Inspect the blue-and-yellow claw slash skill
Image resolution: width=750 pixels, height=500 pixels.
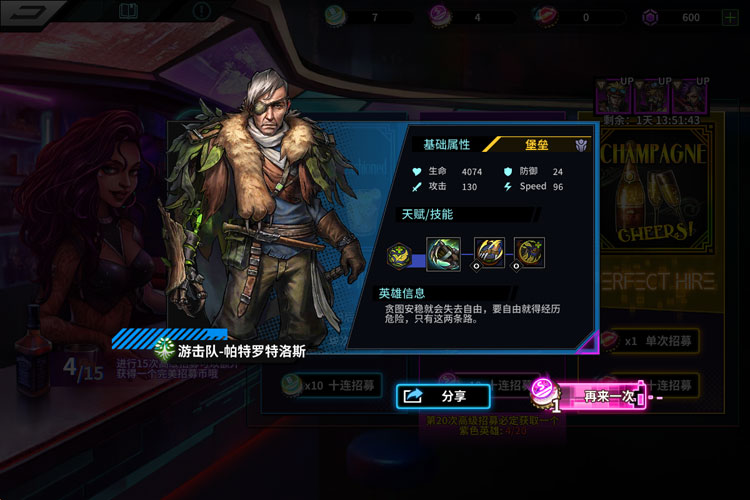point(488,253)
